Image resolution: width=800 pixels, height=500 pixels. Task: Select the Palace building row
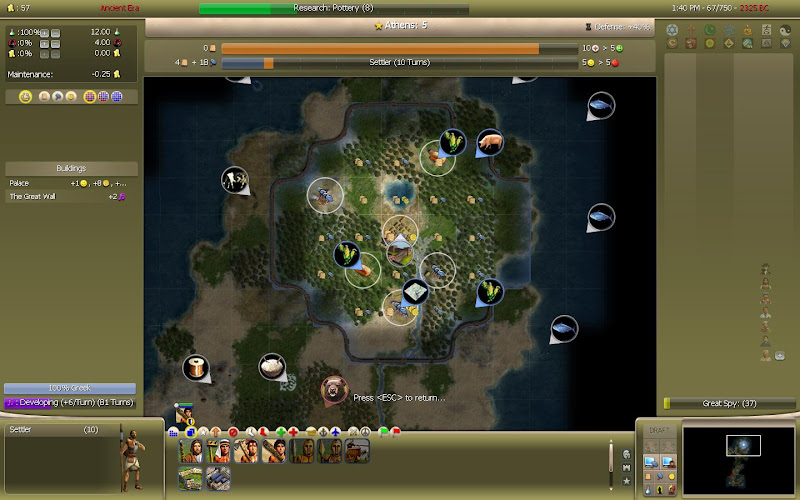coord(70,184)
